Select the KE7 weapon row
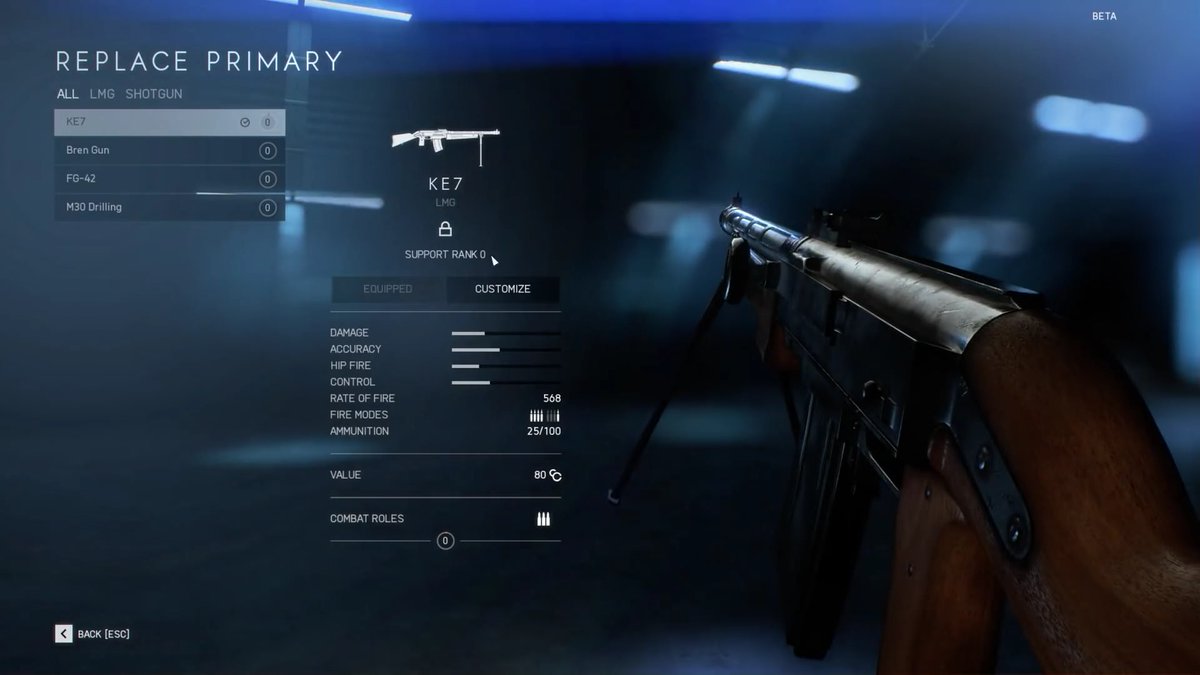The width and height of the screenshot is (1200, 675). click(x=168, y=122)
